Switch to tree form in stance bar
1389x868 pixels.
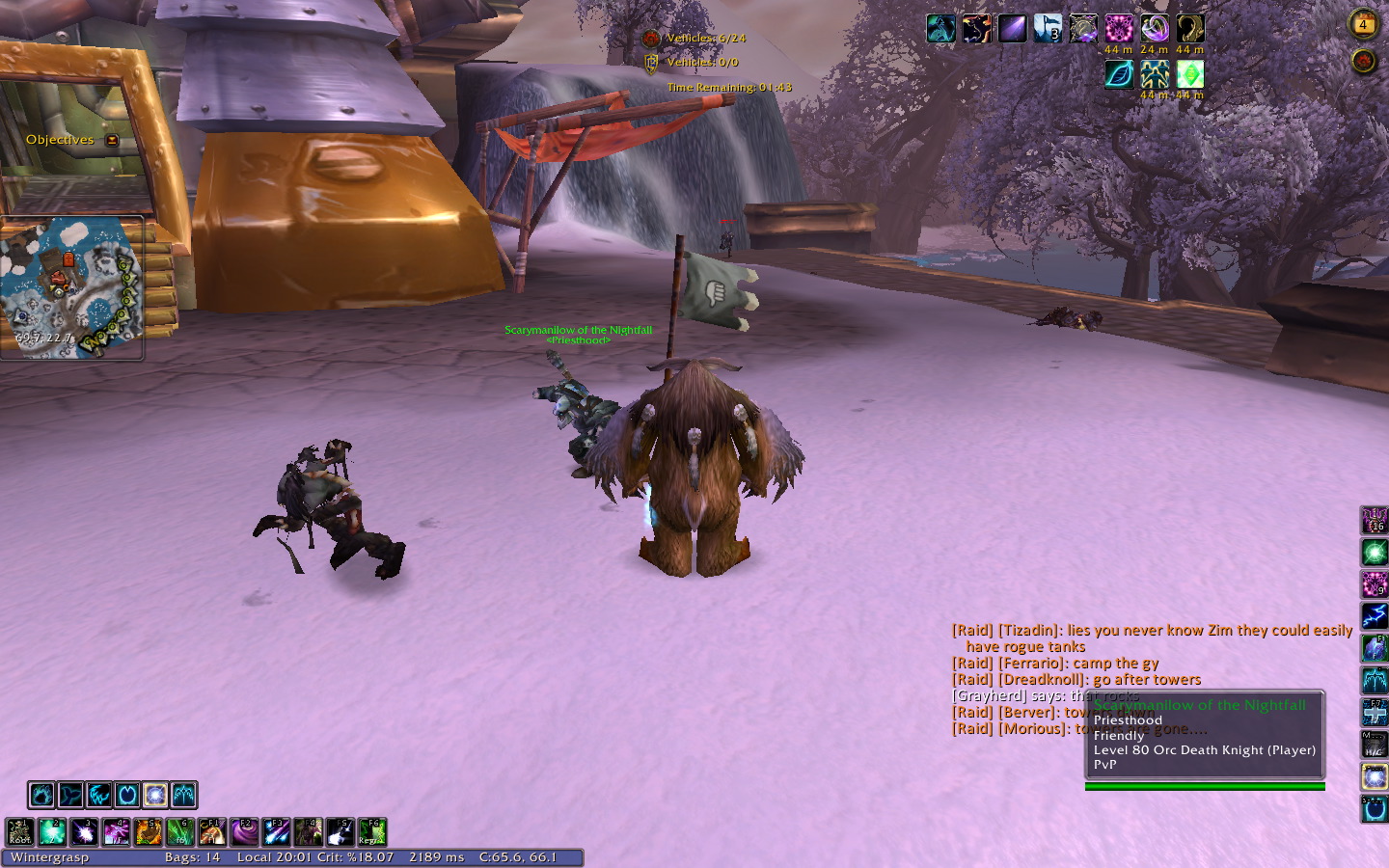(x=183, y=795)
